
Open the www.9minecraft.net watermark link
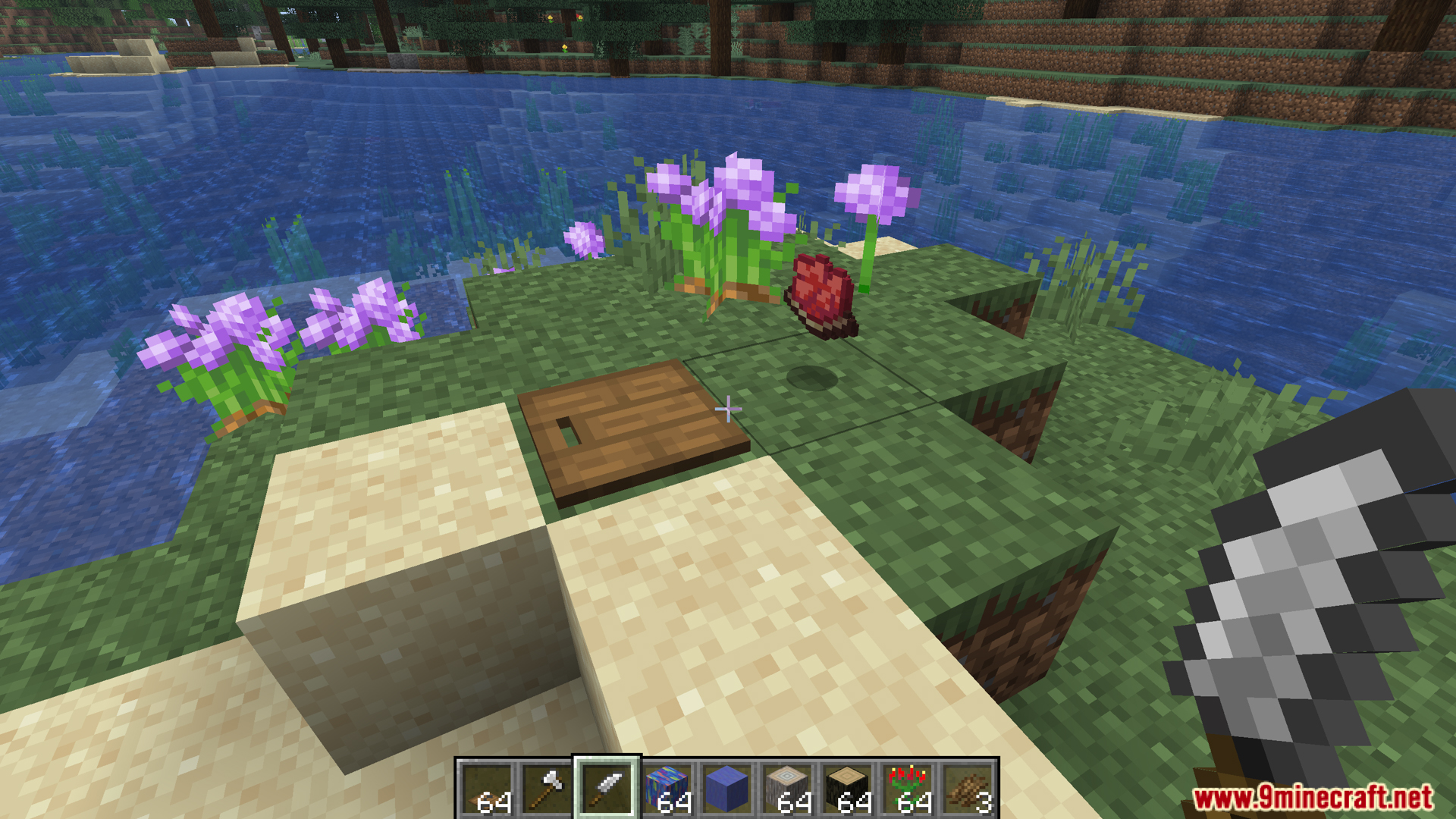(x=1312, y=797)
